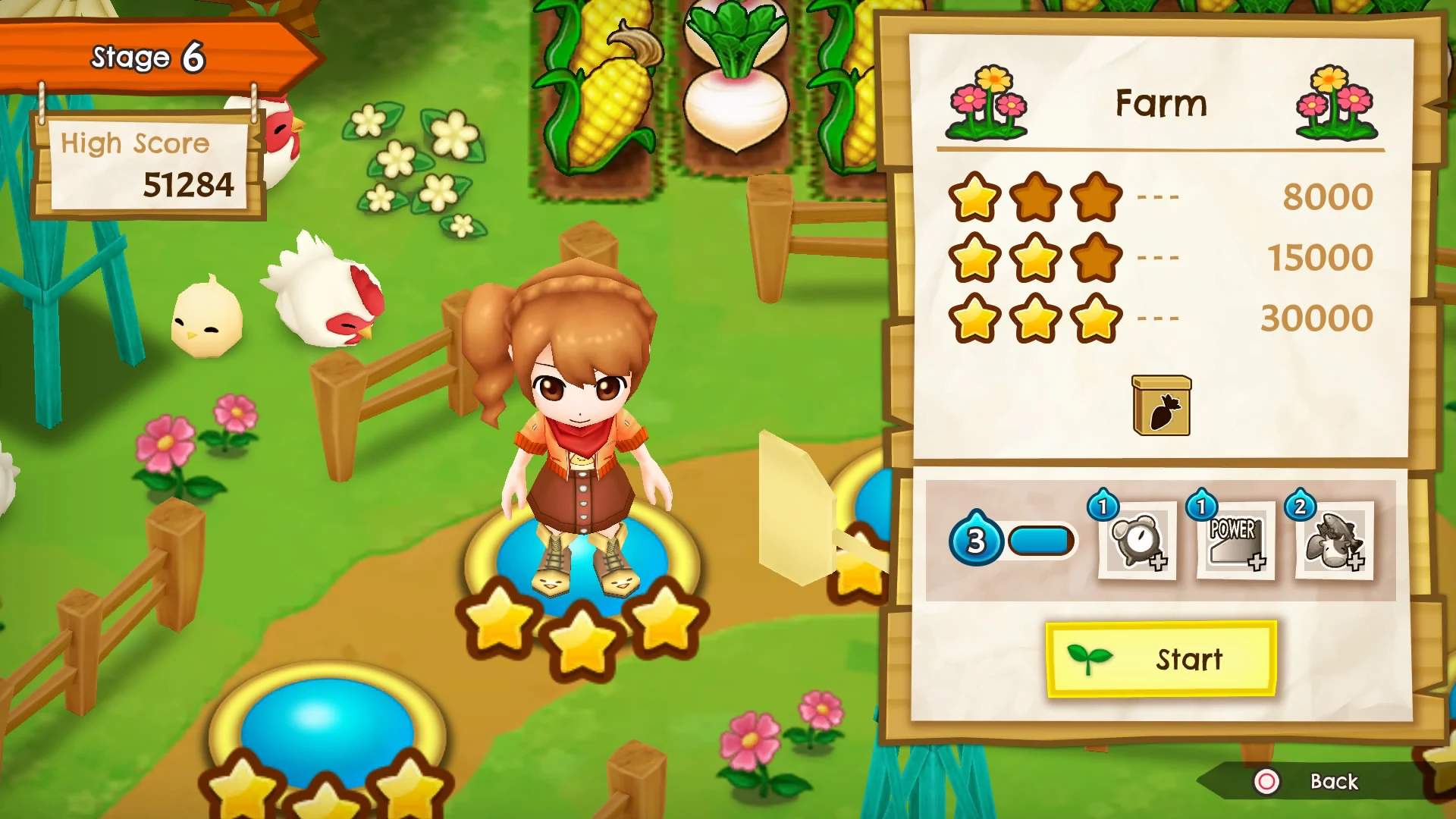Viewport: 1456px width, 819px height.
Task: Click the Farm panel title
Action: pyautogui.click(x=1161, y=102)
